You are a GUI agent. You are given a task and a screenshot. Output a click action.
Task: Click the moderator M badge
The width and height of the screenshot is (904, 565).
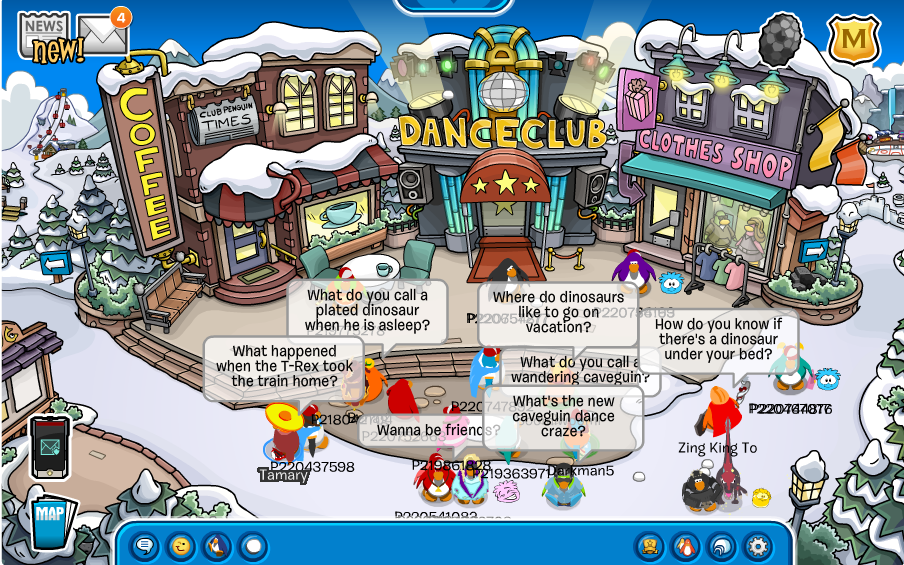coord(853,38)
